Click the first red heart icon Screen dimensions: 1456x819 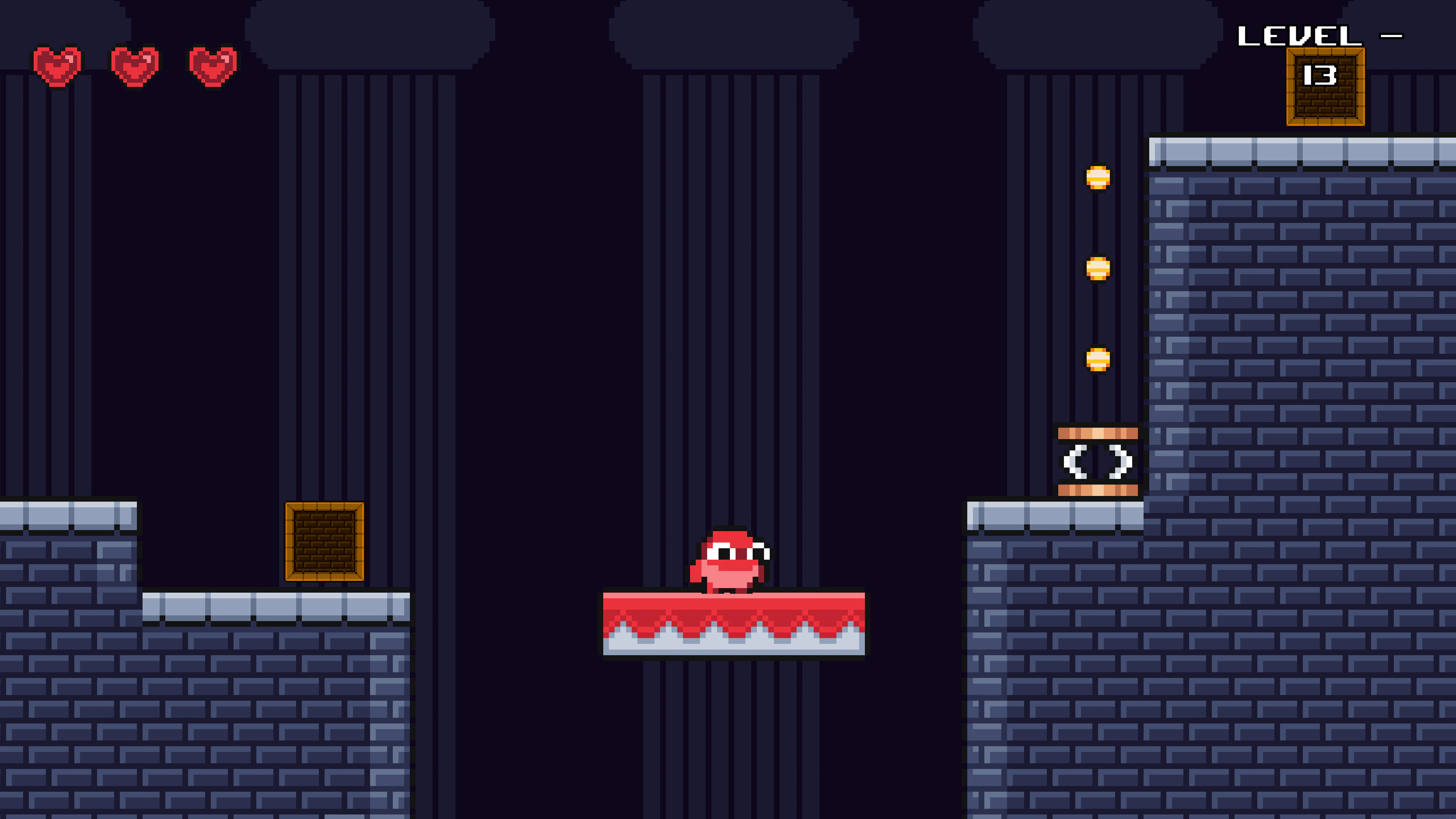click(x=56, y=65)
